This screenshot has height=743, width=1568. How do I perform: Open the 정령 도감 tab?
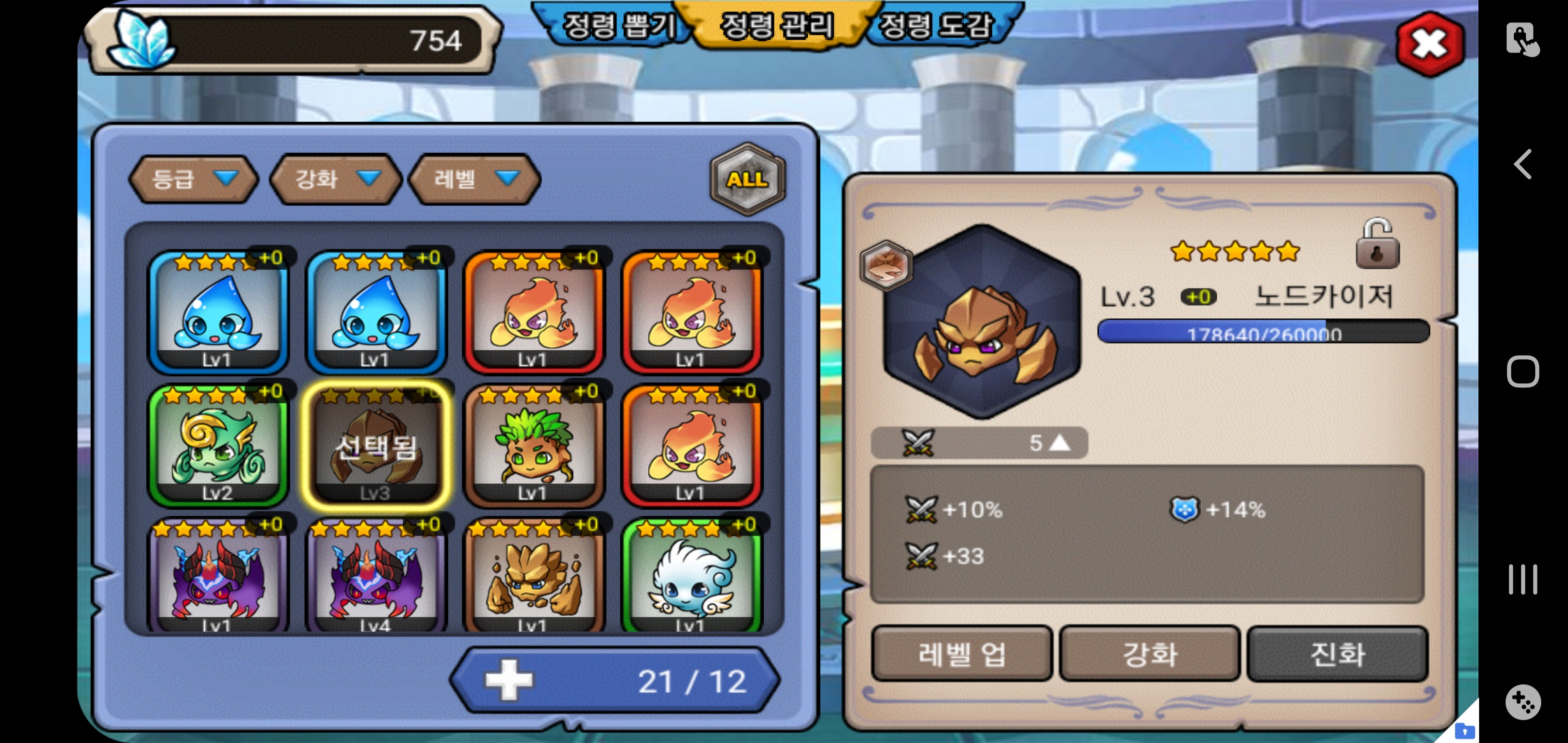[937, 26]
